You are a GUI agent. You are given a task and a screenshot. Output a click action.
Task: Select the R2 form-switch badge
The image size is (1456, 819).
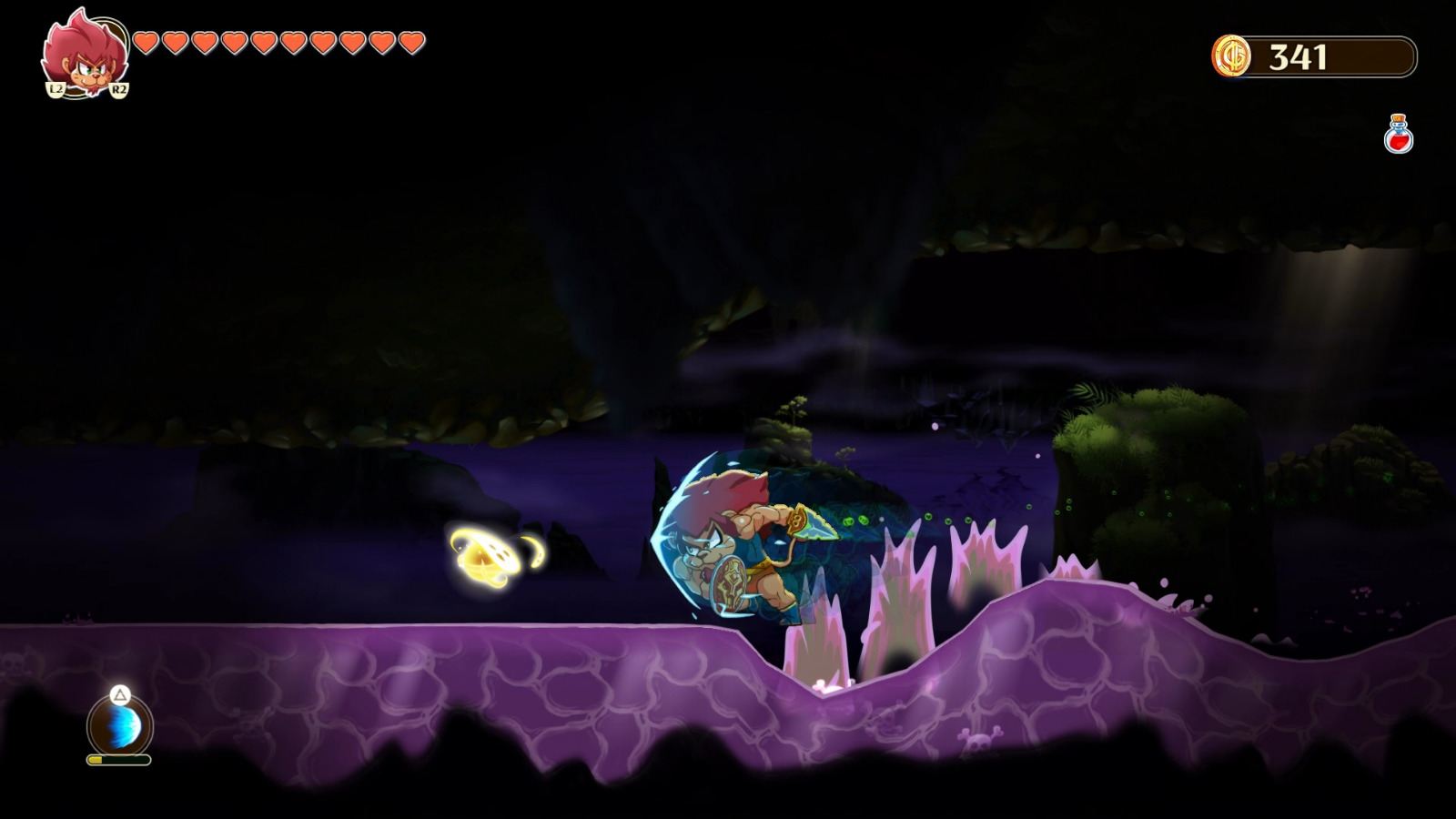click(x=118, y=91)
